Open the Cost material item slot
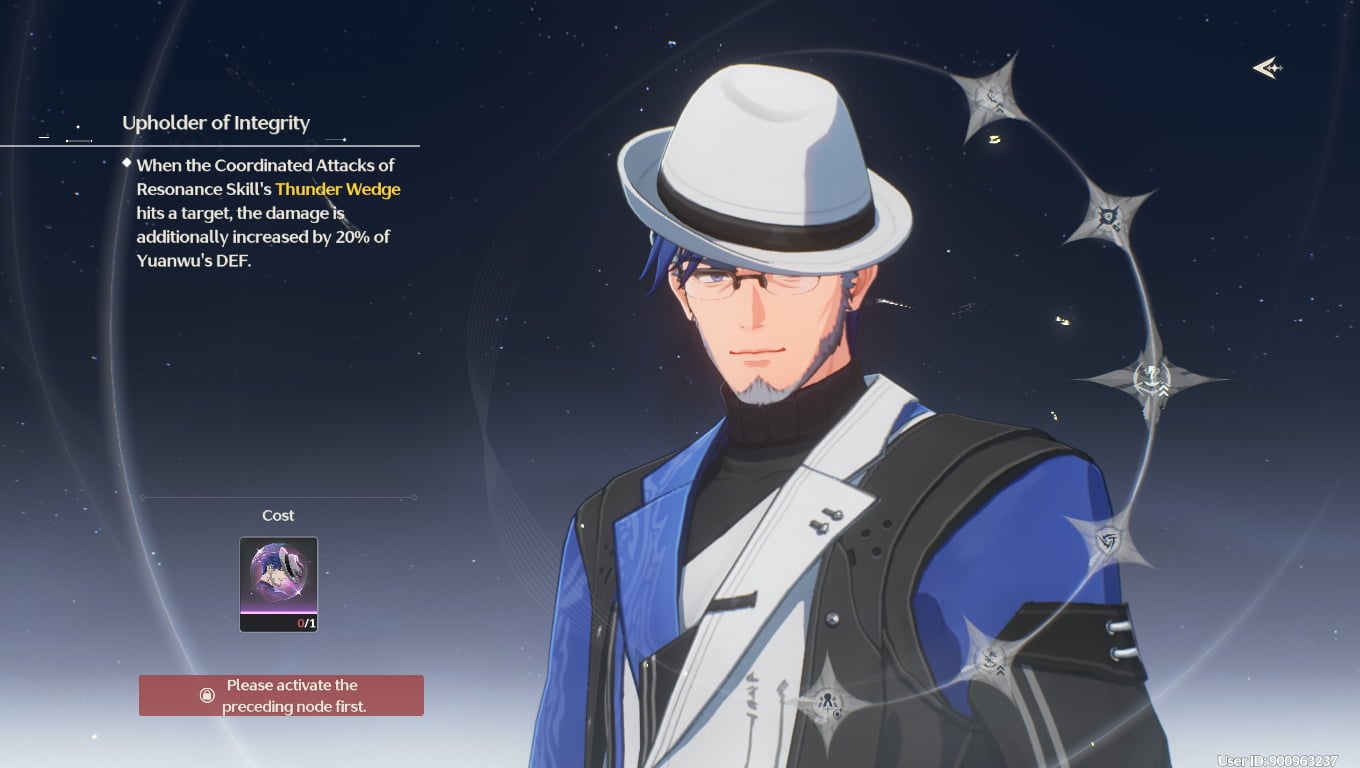1360x768 pixels. [278, 584]
